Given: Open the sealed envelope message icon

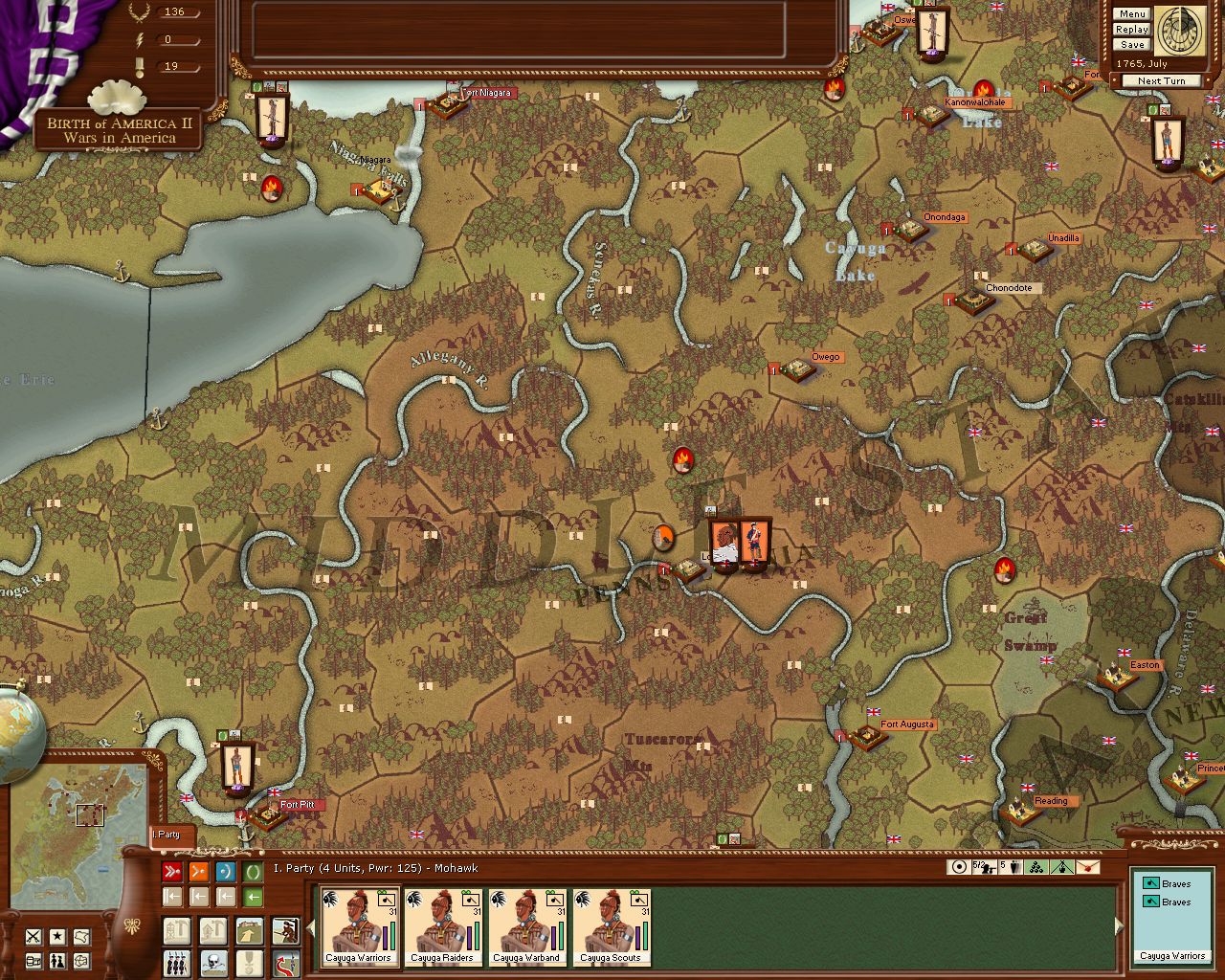Looking at the screenshot, I should pyautogui.click(x=1087, y=867).
